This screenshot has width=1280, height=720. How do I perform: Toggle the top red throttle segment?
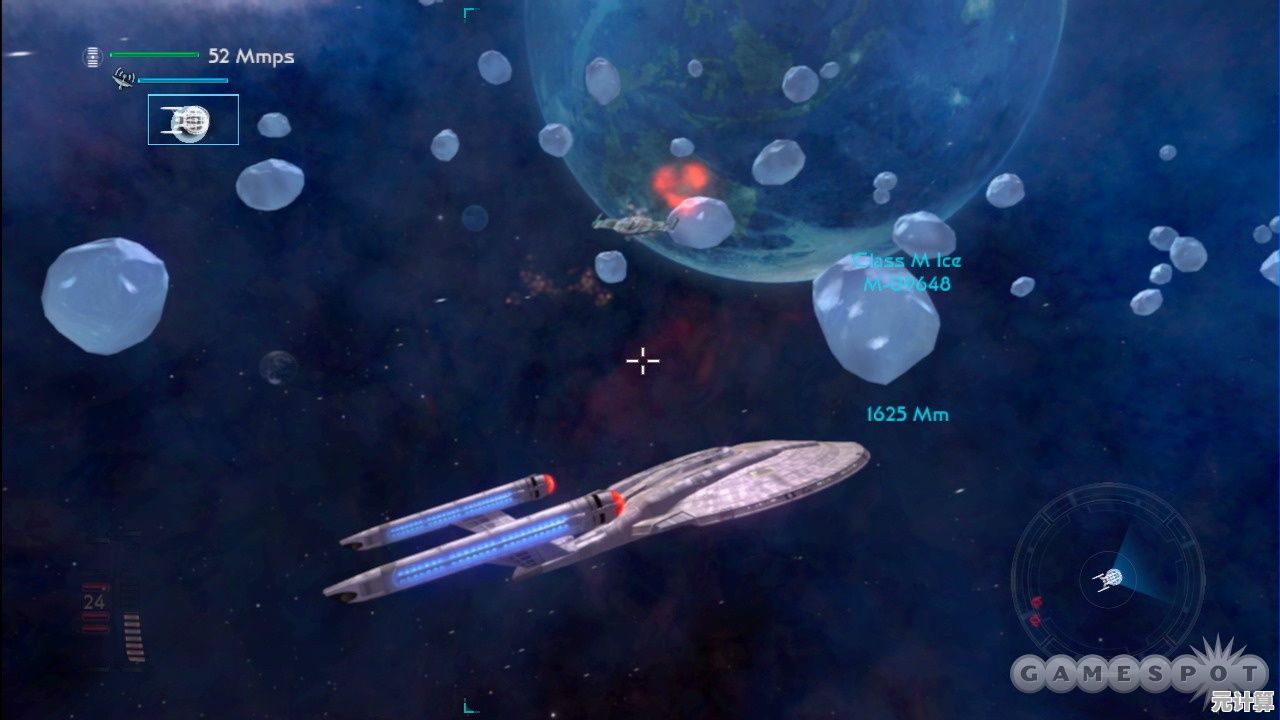95,586
